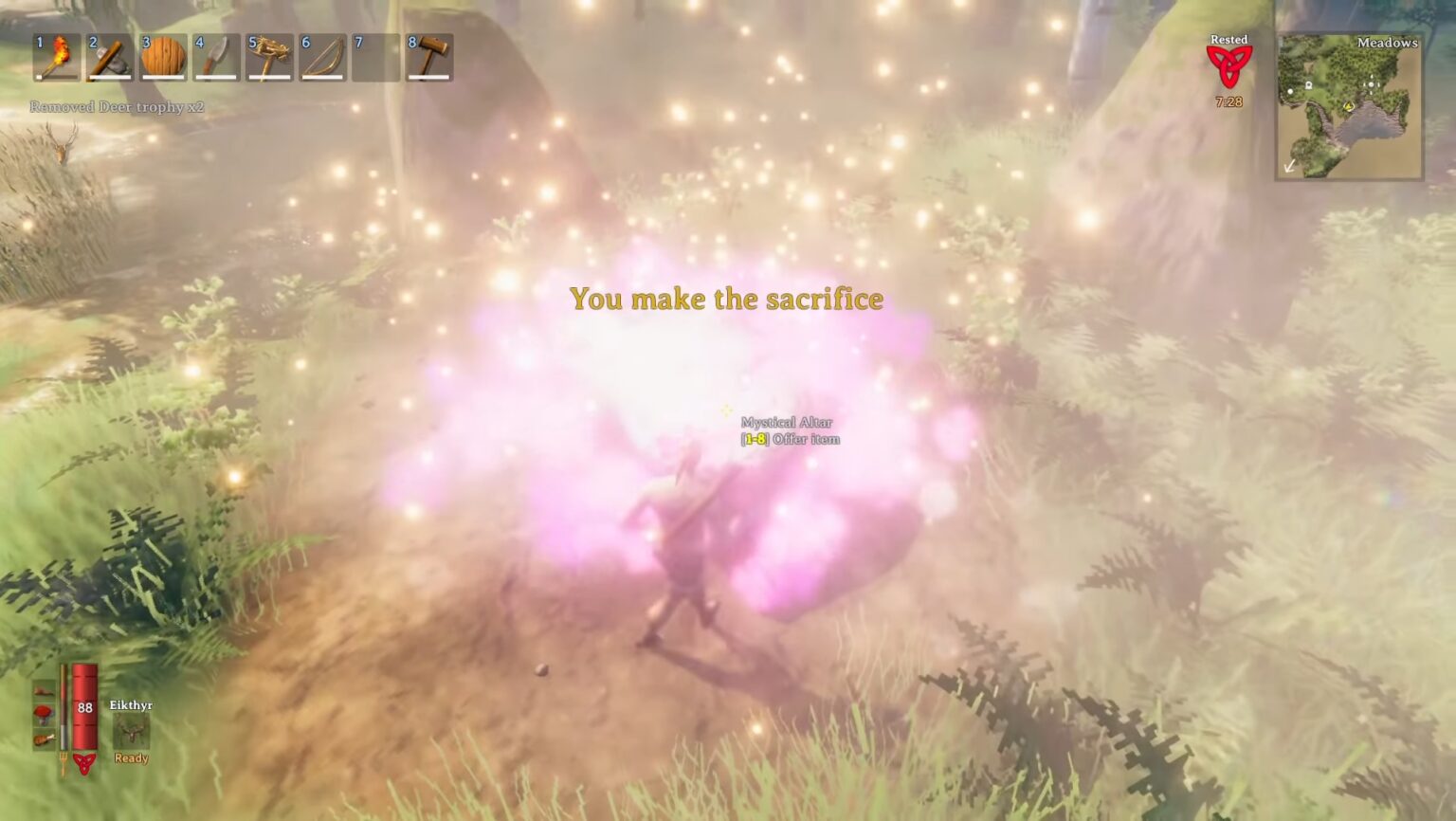Click the player marker on the minimap

tap(1349, 107)
